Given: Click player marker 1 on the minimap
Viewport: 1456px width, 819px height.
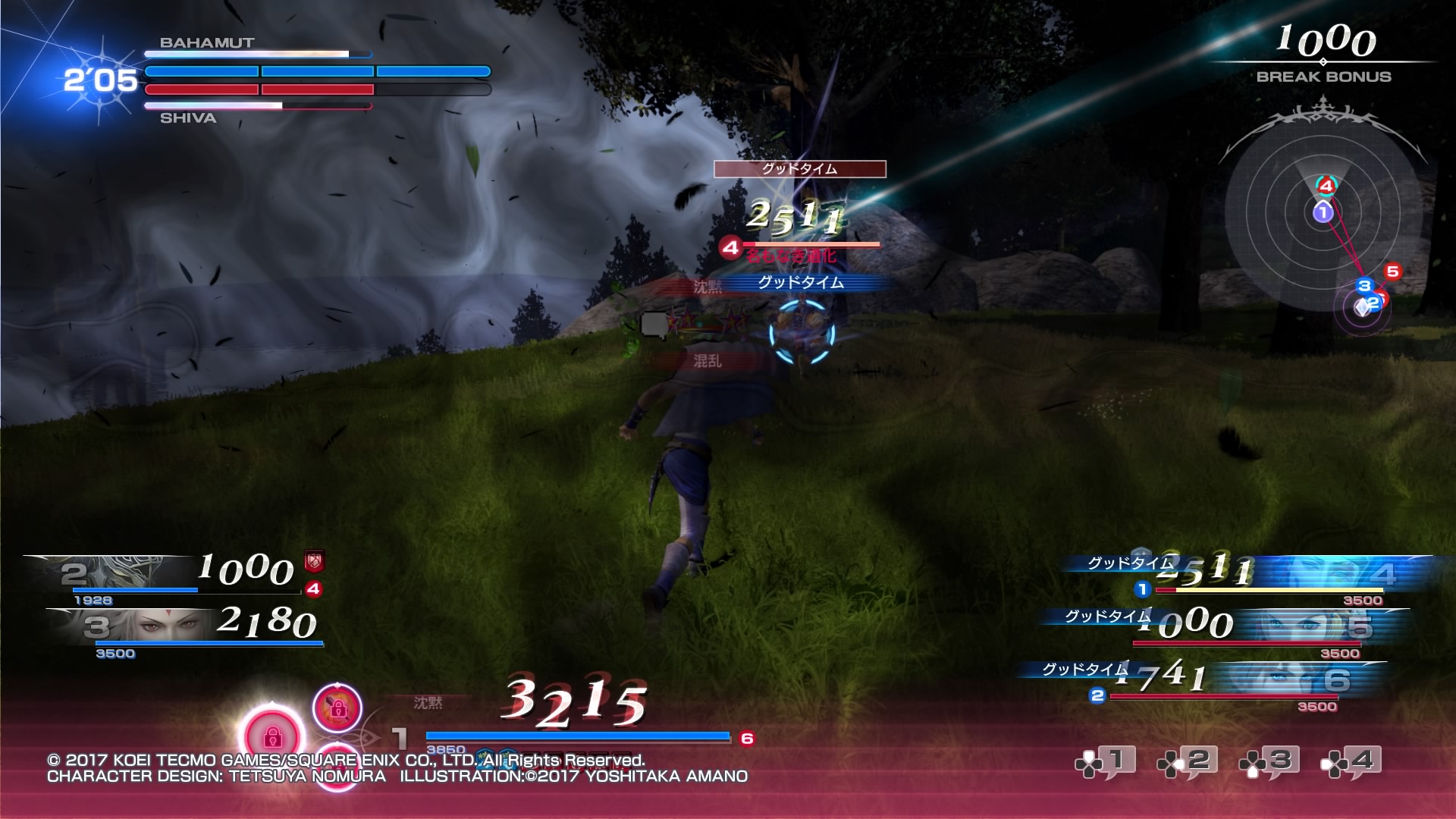Looking at the screenshot, I should [x=1323, y=212].
